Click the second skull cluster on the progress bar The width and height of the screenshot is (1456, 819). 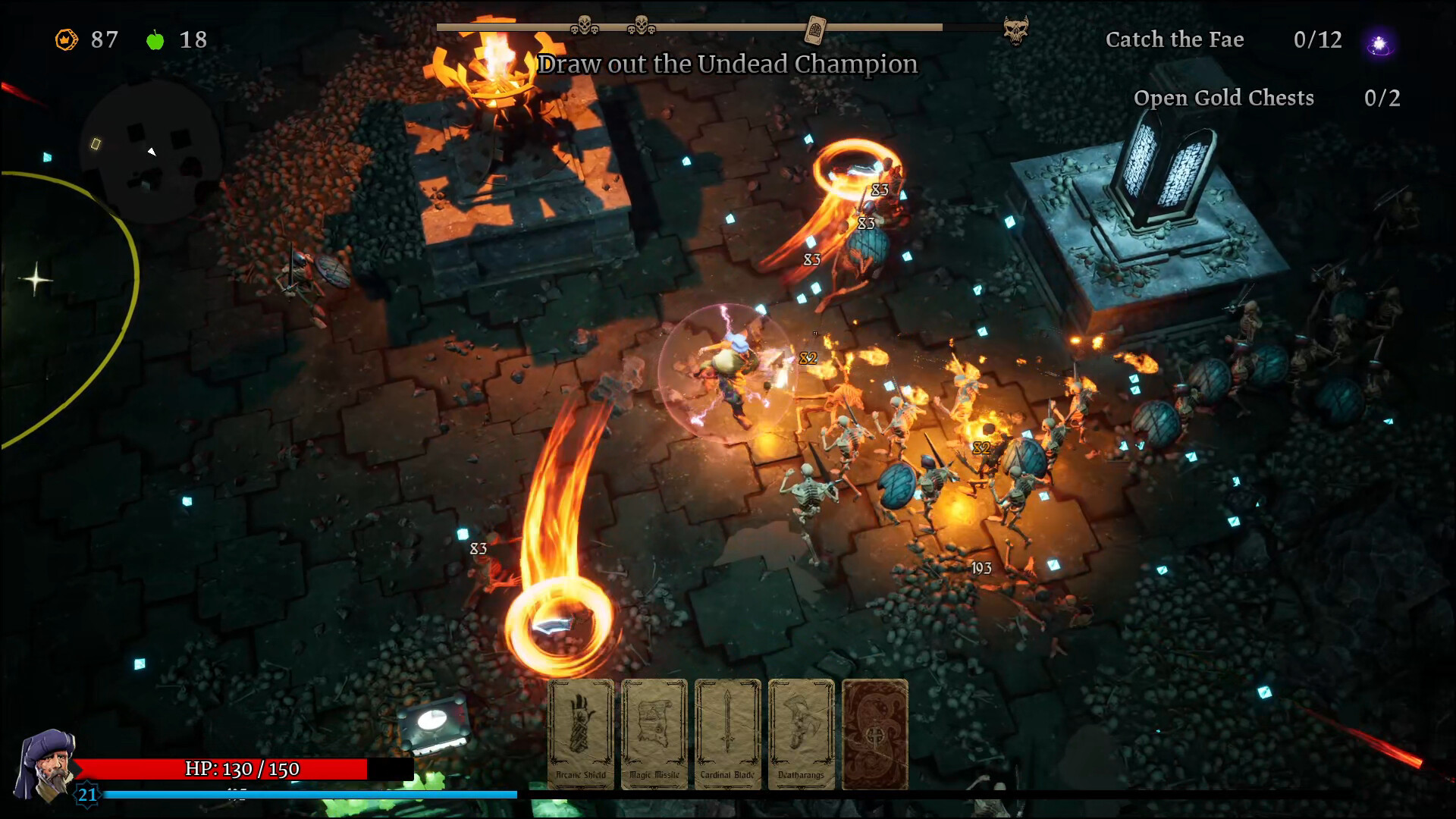click(641, 24)
